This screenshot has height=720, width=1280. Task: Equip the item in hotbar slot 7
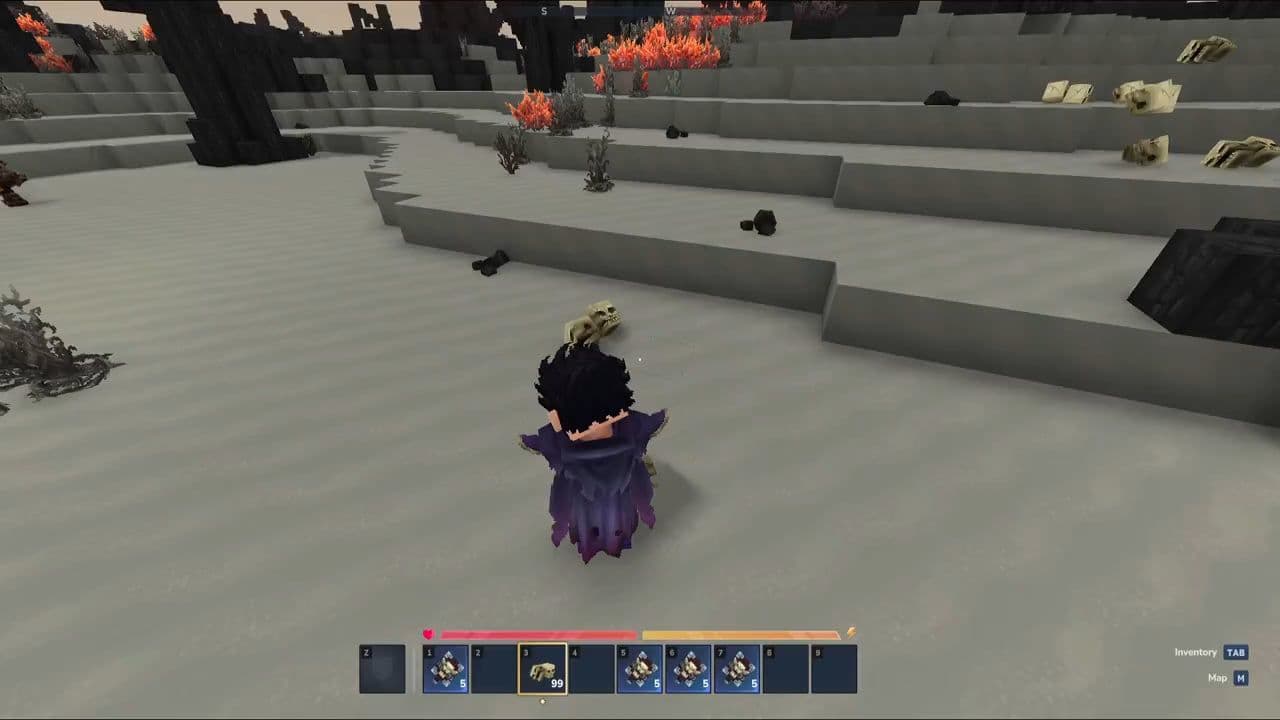coord(736,669)
